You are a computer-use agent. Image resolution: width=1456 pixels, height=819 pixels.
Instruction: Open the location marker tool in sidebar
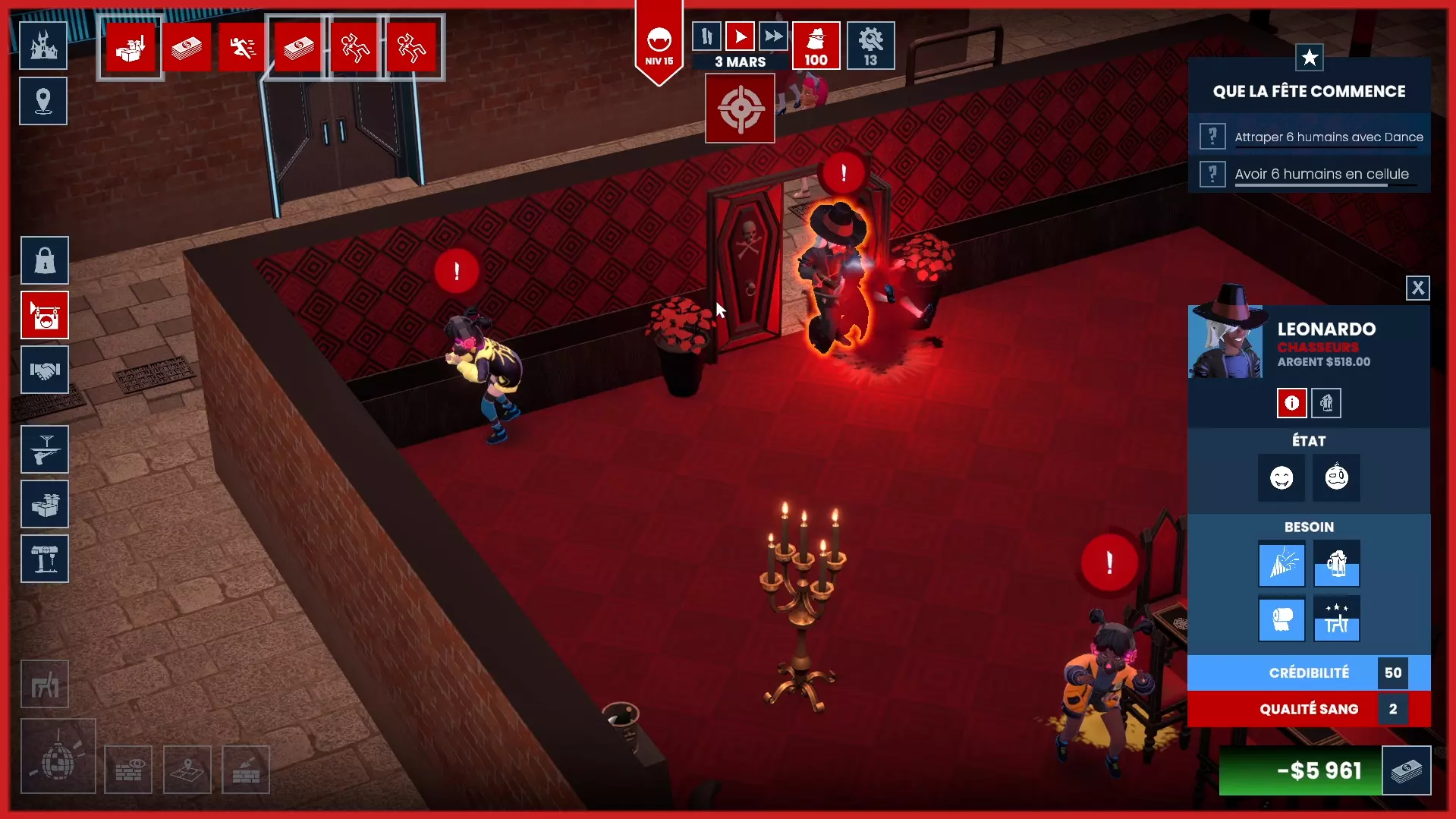coord(43,100)
